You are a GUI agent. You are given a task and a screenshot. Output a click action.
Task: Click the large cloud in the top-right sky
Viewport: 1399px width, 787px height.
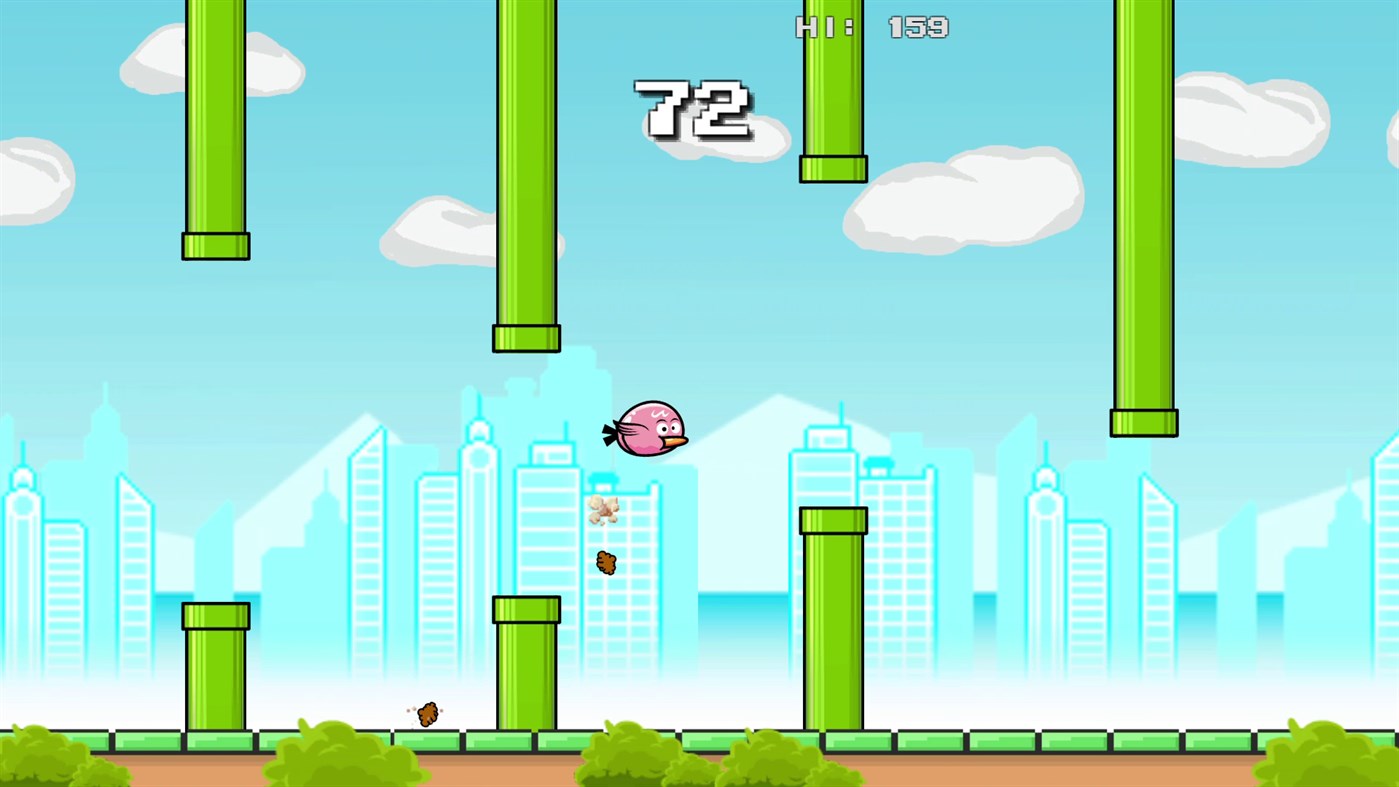click(1250, 120)
